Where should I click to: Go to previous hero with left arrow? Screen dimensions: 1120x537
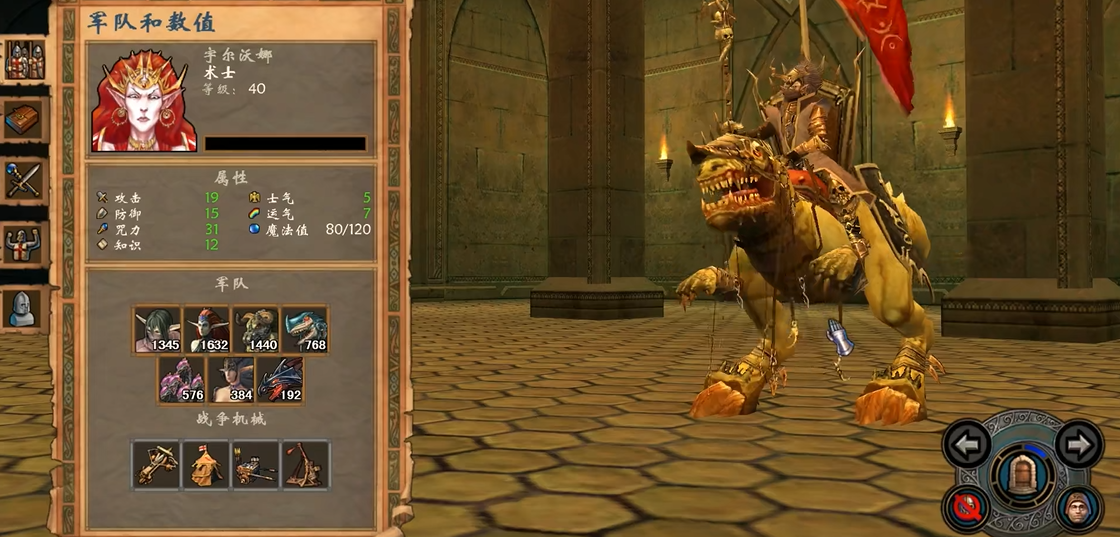tap(967, 443)
